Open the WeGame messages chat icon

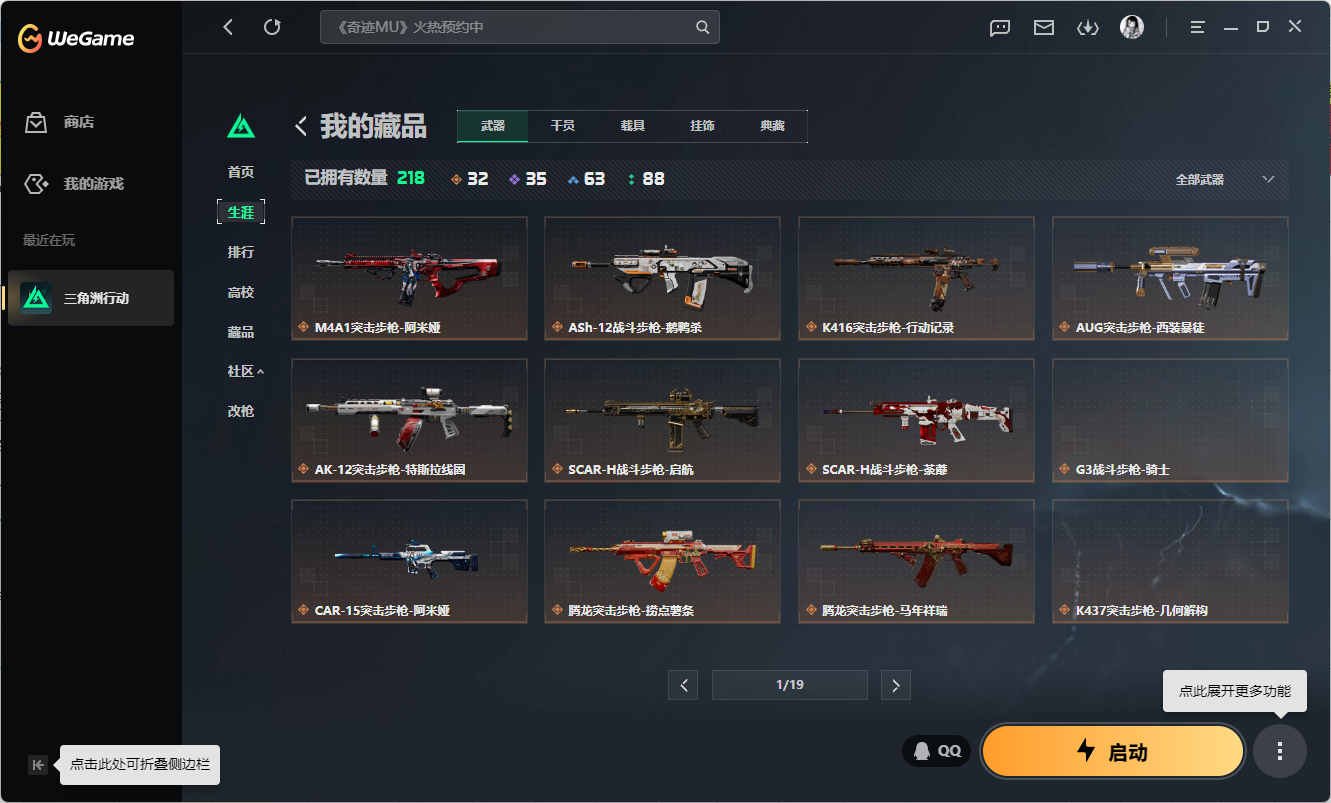pos(999,27)
